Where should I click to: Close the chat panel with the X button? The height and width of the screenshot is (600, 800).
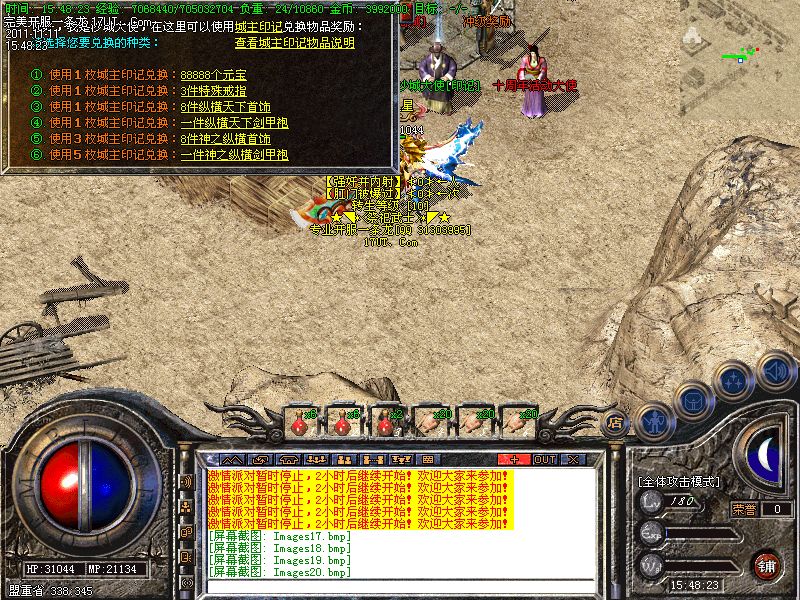573,459
